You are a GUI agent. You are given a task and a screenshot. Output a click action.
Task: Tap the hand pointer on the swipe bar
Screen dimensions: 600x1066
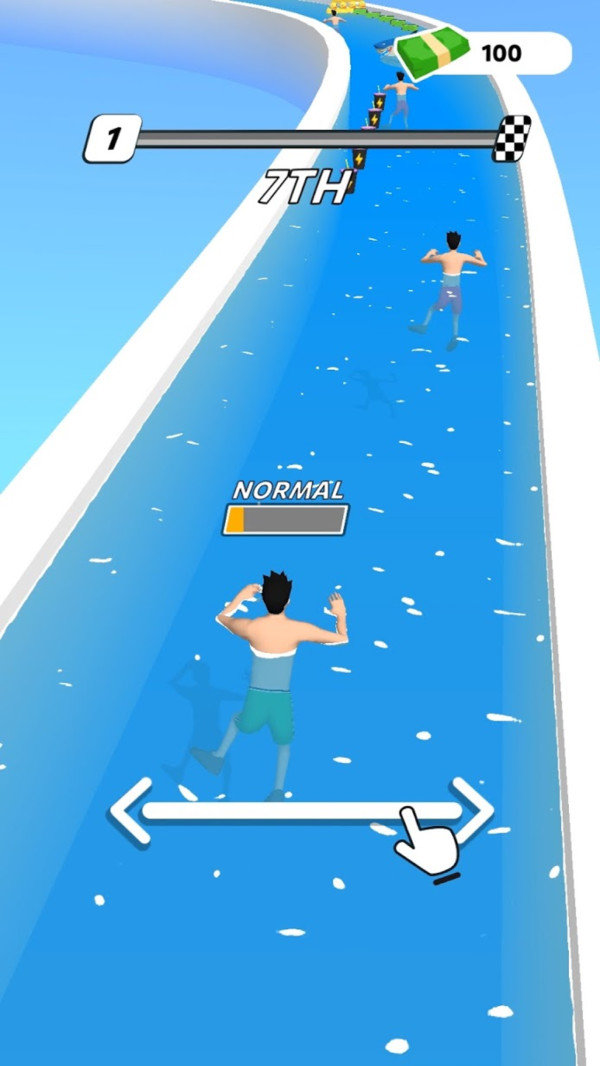426,840
